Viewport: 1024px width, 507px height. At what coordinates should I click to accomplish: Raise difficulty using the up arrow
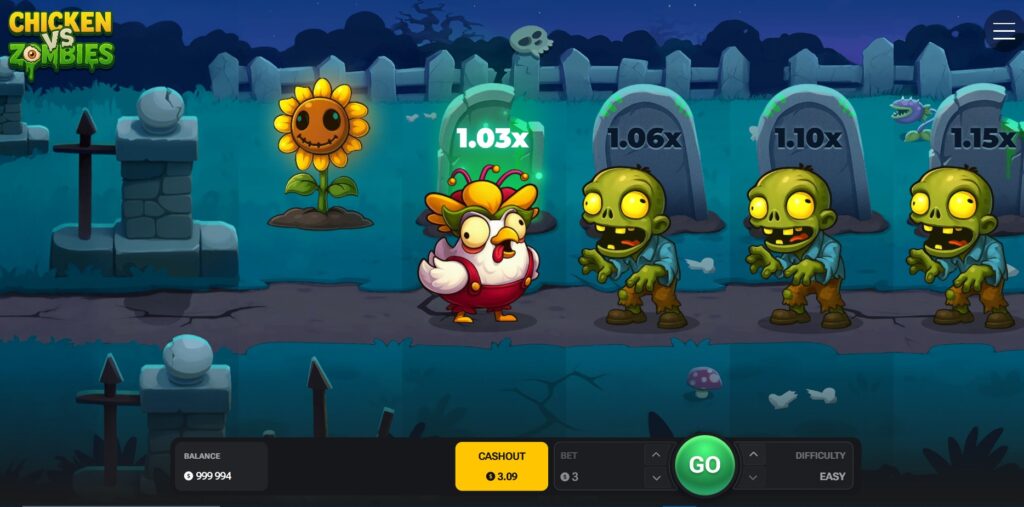pyautogui.click(x=753, y=455)
